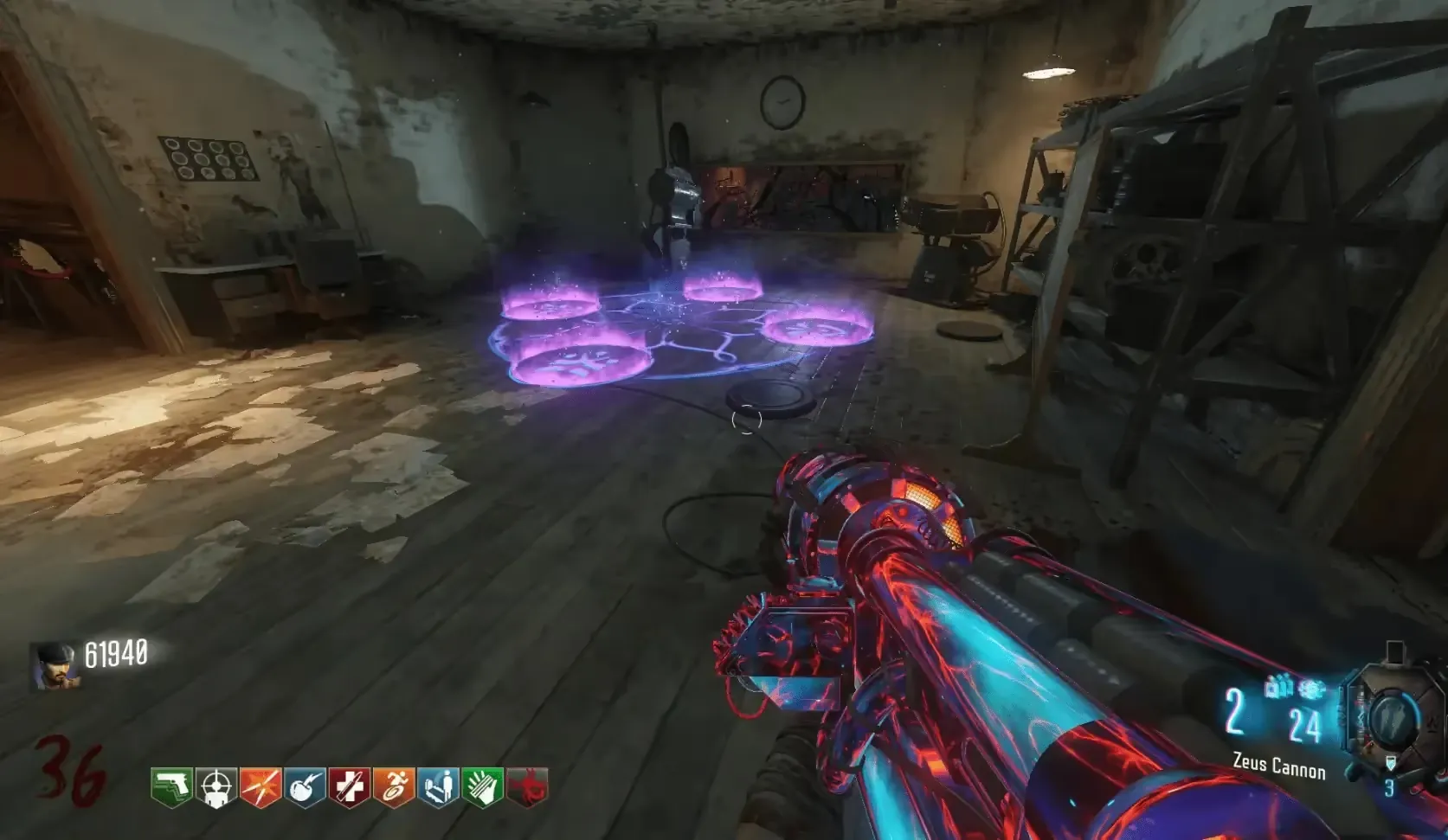Click the red spider Widow's Wine perk

[526, 787]
